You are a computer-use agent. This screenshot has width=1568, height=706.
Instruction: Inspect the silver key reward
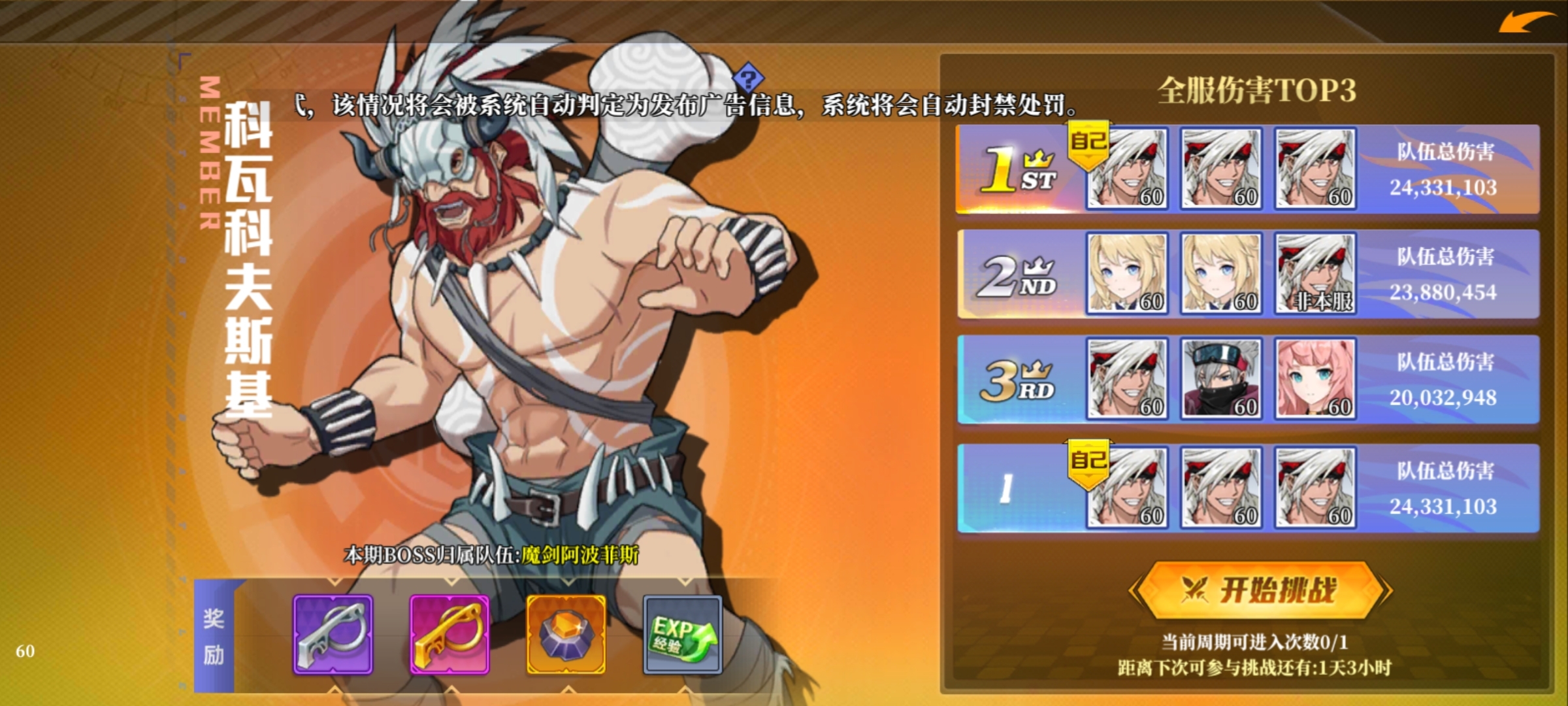tap(333, 634)
